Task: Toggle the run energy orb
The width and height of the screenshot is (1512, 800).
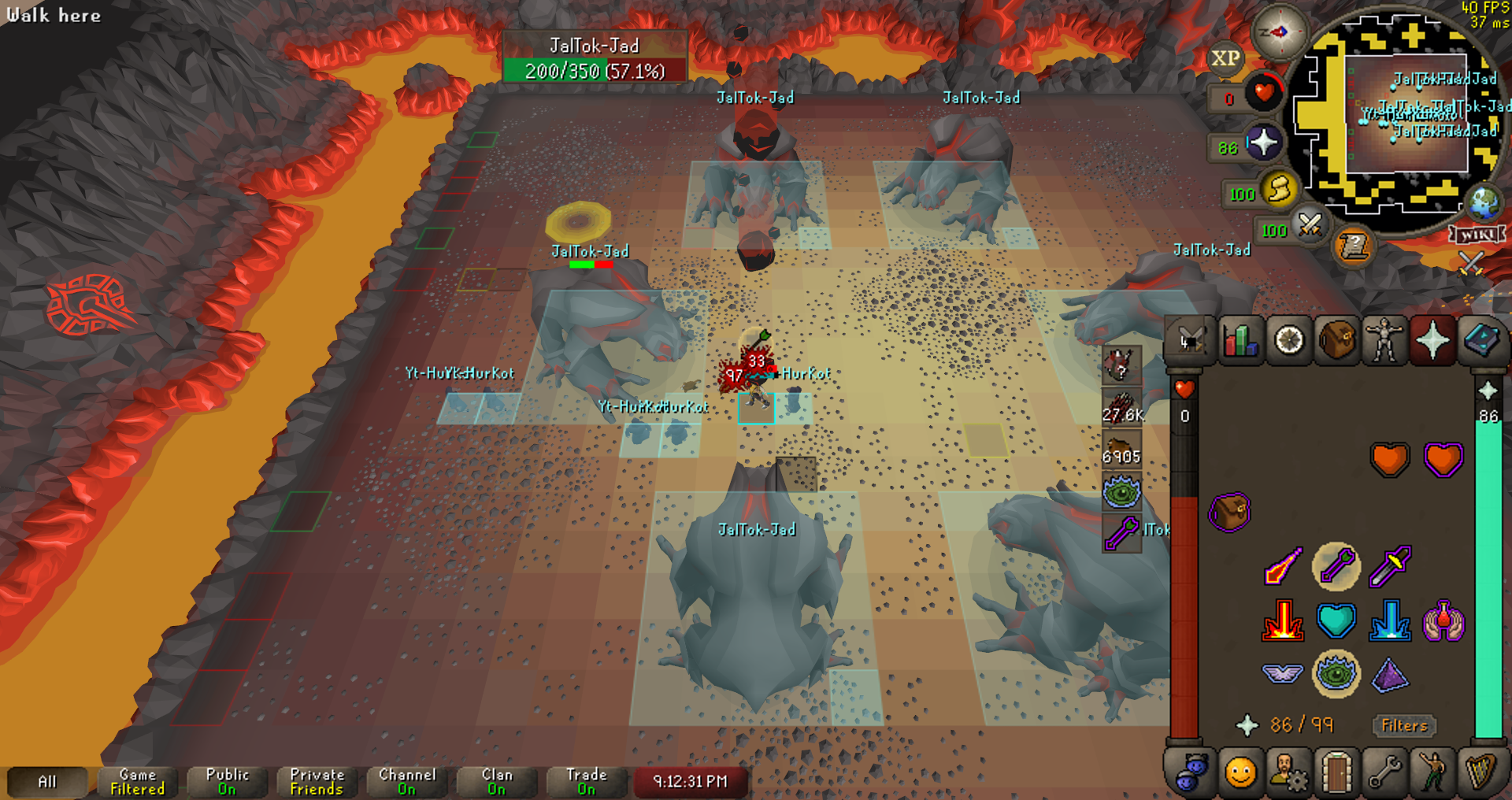Action: 1279,190
